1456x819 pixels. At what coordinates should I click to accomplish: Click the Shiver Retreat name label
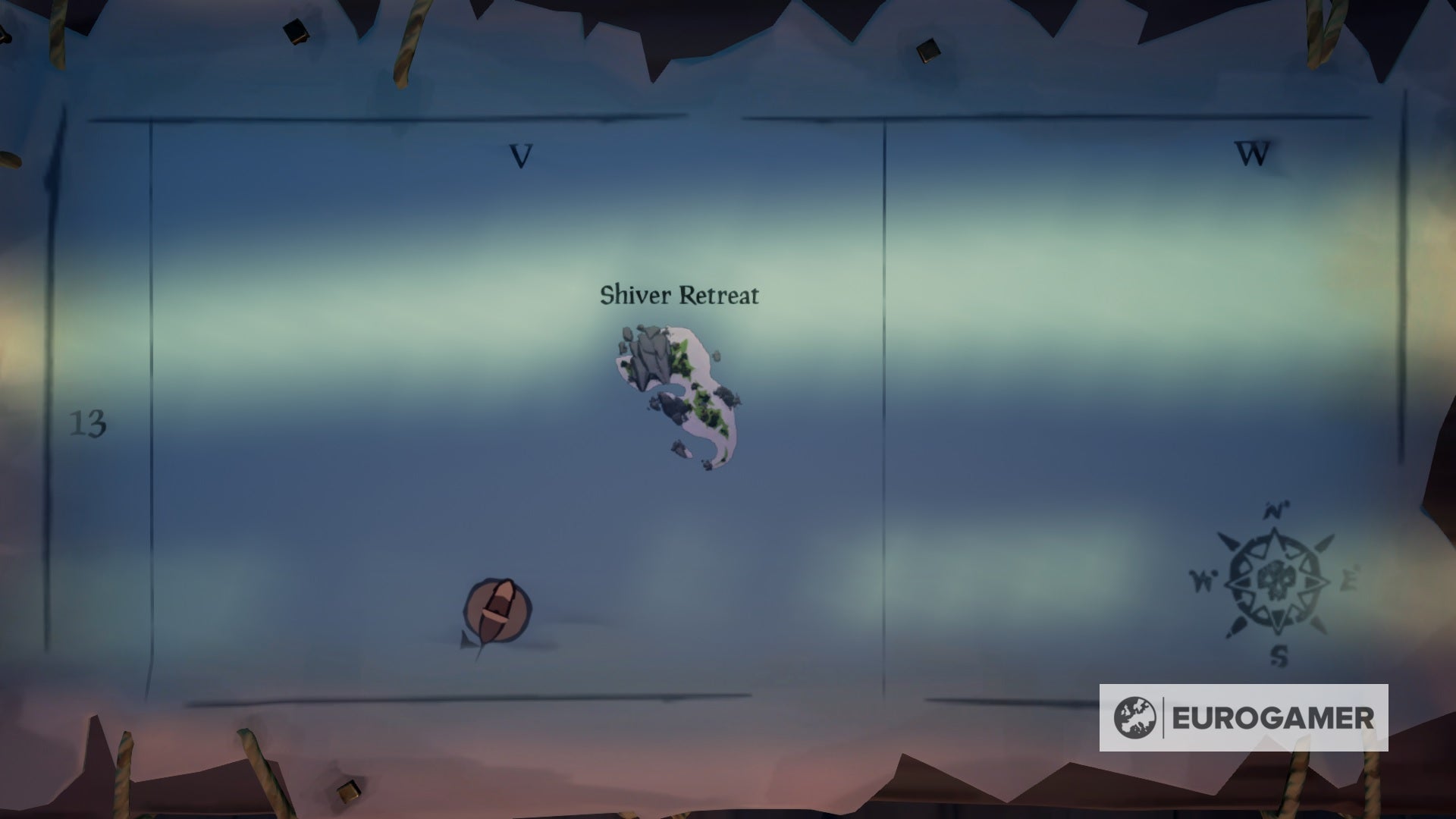(679, 296)
